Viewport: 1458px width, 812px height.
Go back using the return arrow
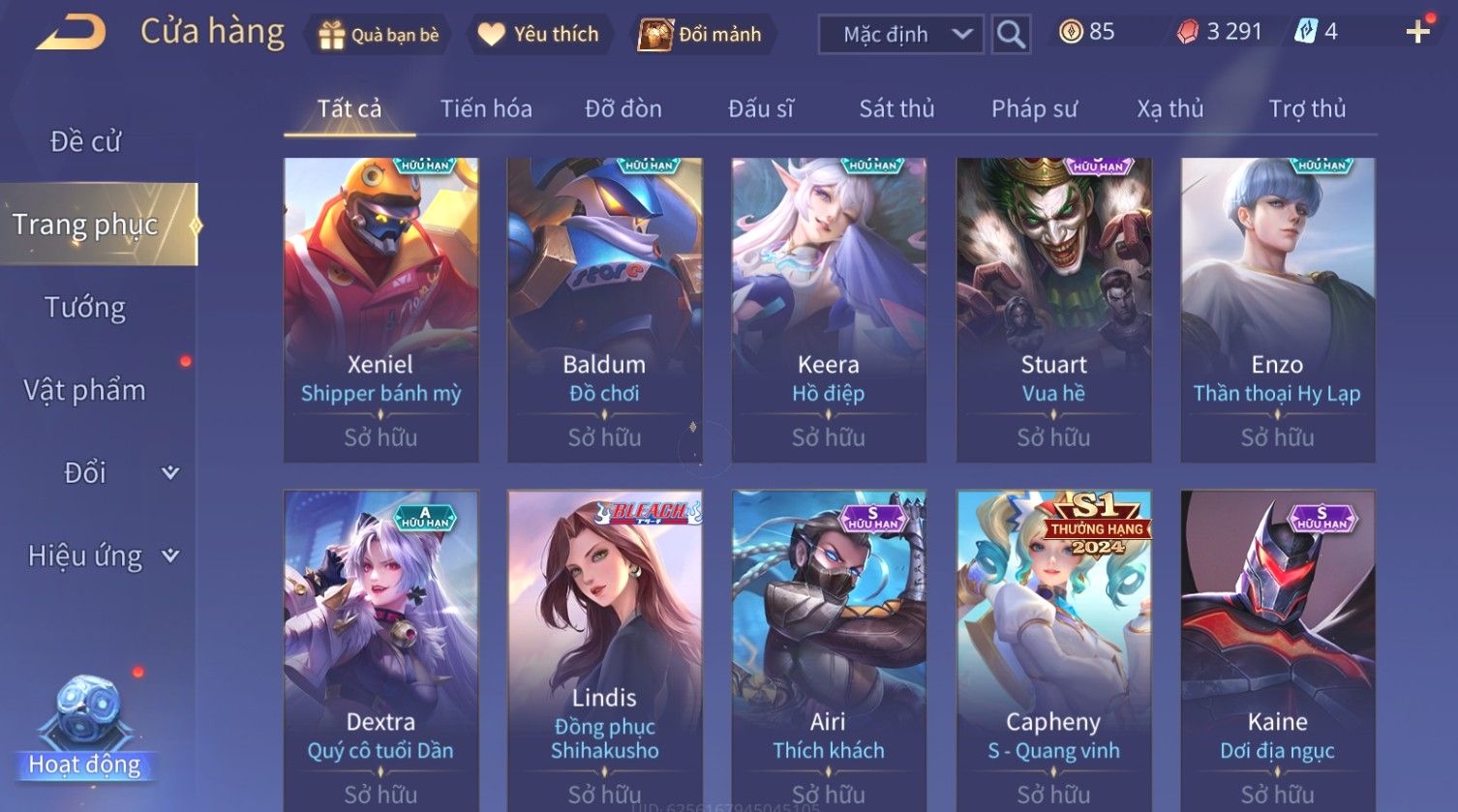click(72, 33)
